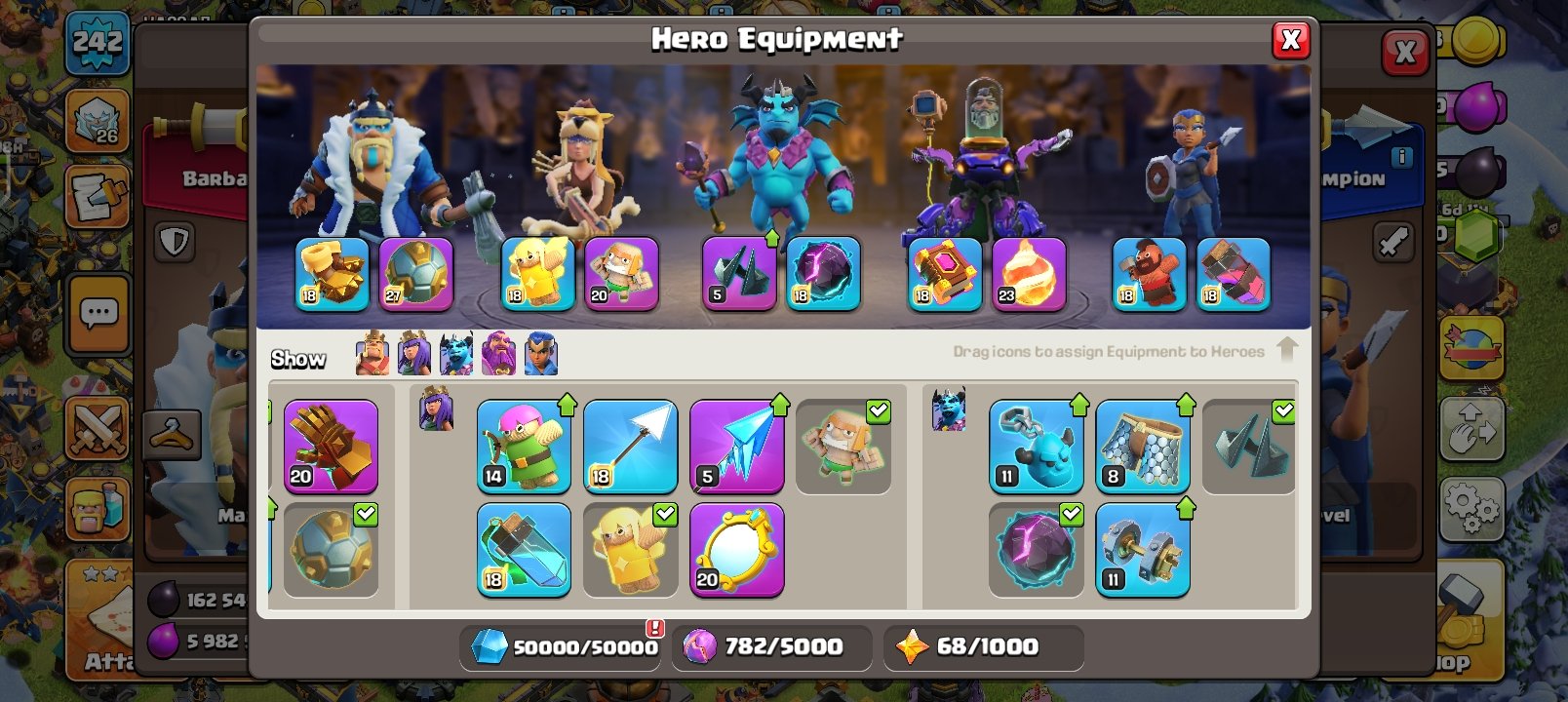Open the full Shiny Ore counter with alert badge
The height and width of the screenshot is (702, 1568).
point(561,645)
